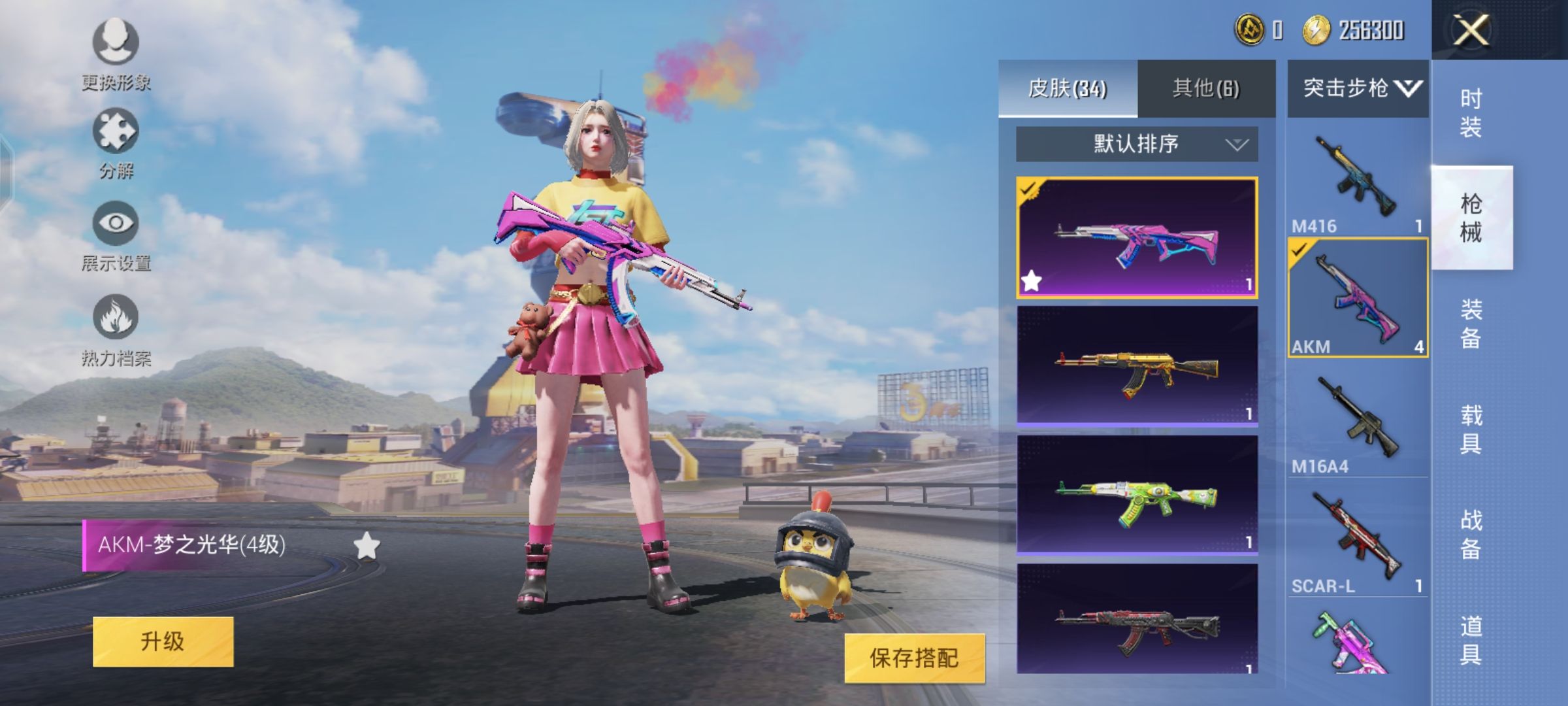Close the wardrobe with the X button
This screenshot has width=1568, height=706.
1471,30
